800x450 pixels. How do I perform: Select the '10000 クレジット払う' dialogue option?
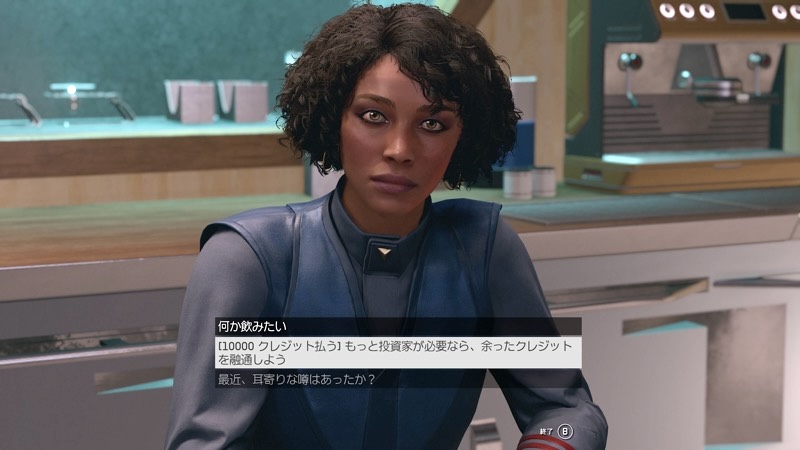pos(397,352)
